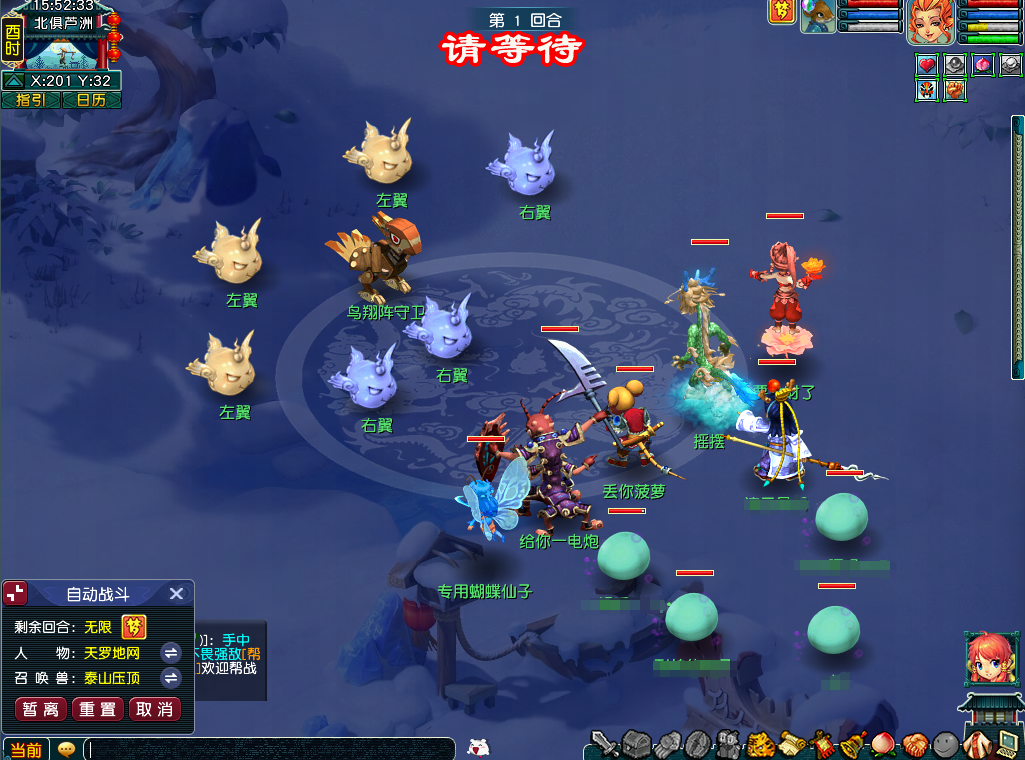This screenshot has width=1025, height=760.
Task: Reset auto-battle with the 重置 button
Action: point(98,710)
